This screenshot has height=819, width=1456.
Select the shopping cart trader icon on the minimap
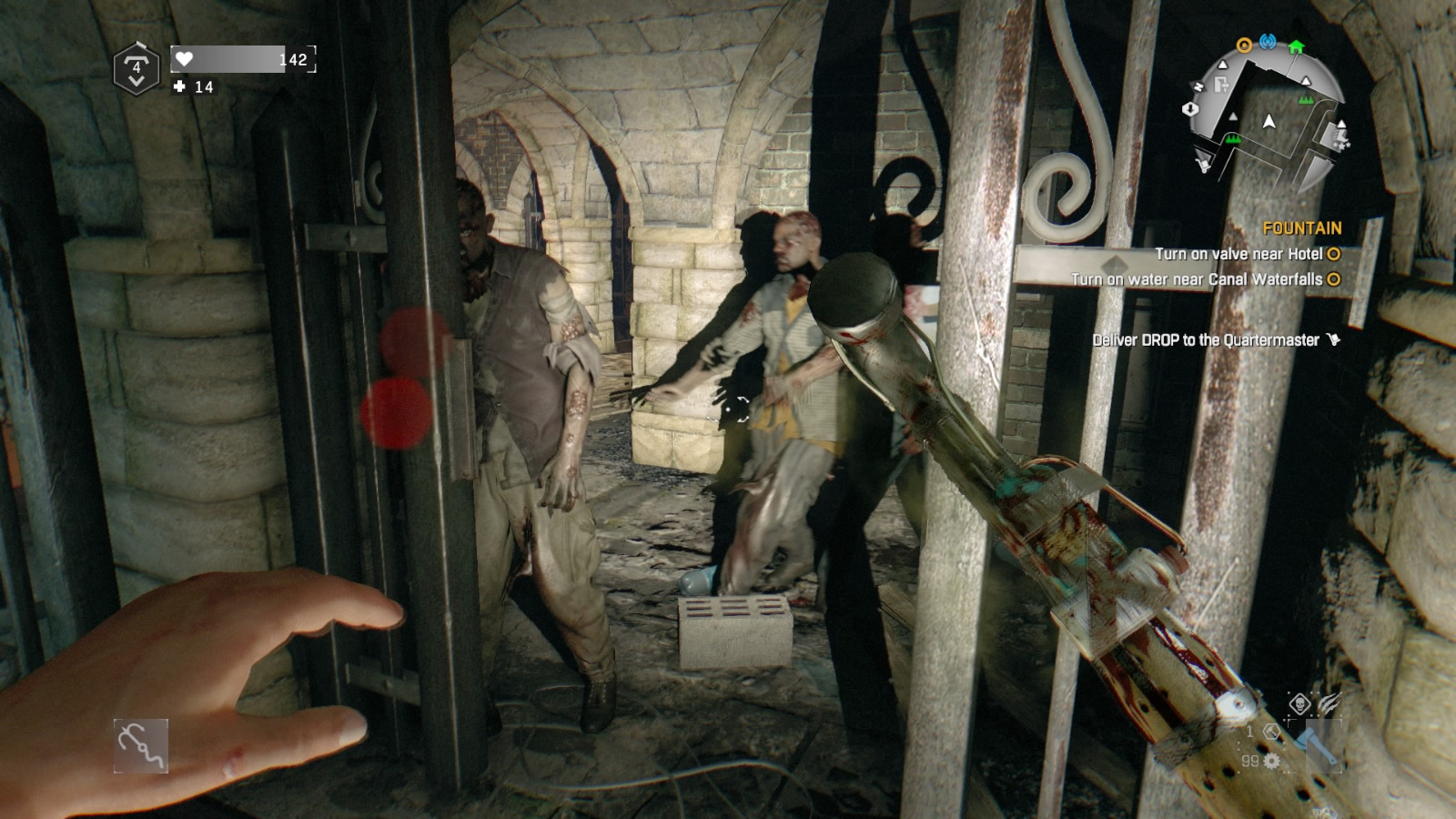point(1202,165)
